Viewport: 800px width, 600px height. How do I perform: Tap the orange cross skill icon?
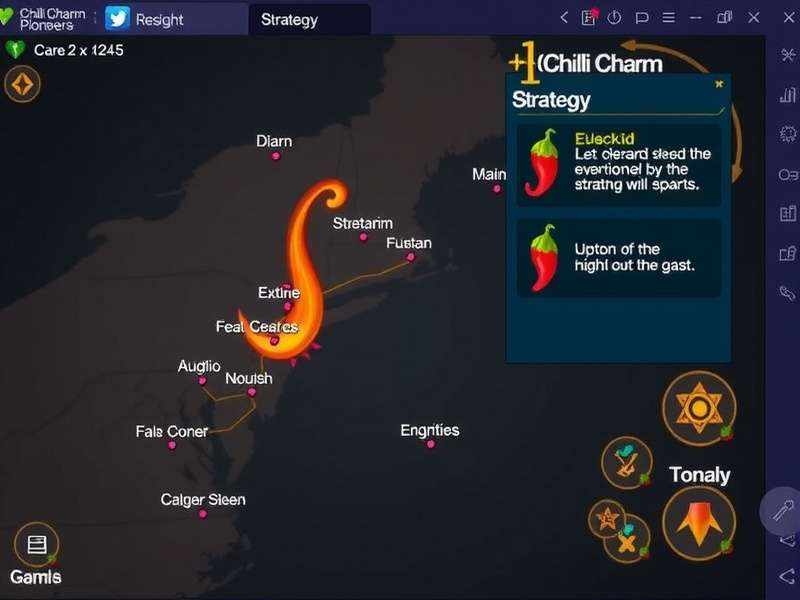coord(628,541)
